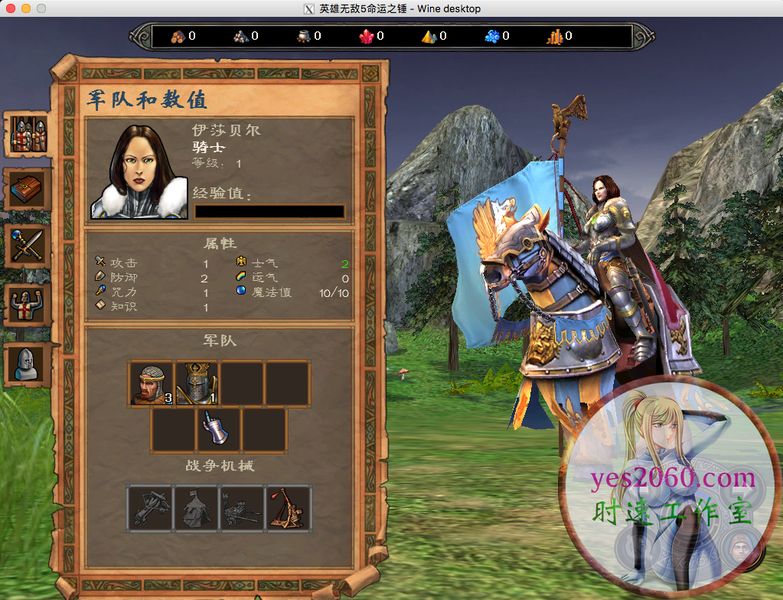Click the silver gauntlet army slot
Screen dimensions: 783x600
pos(219,430)
